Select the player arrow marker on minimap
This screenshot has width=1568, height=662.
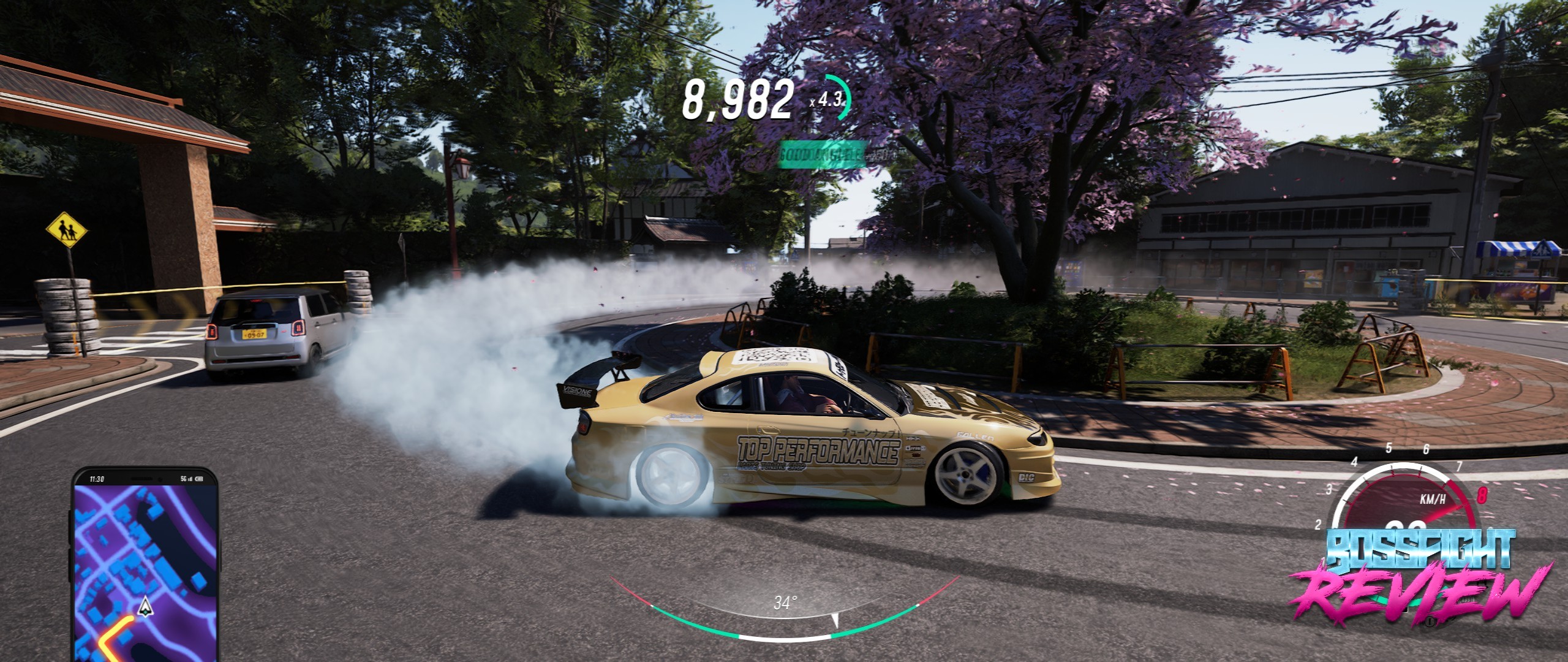[145, 606]
